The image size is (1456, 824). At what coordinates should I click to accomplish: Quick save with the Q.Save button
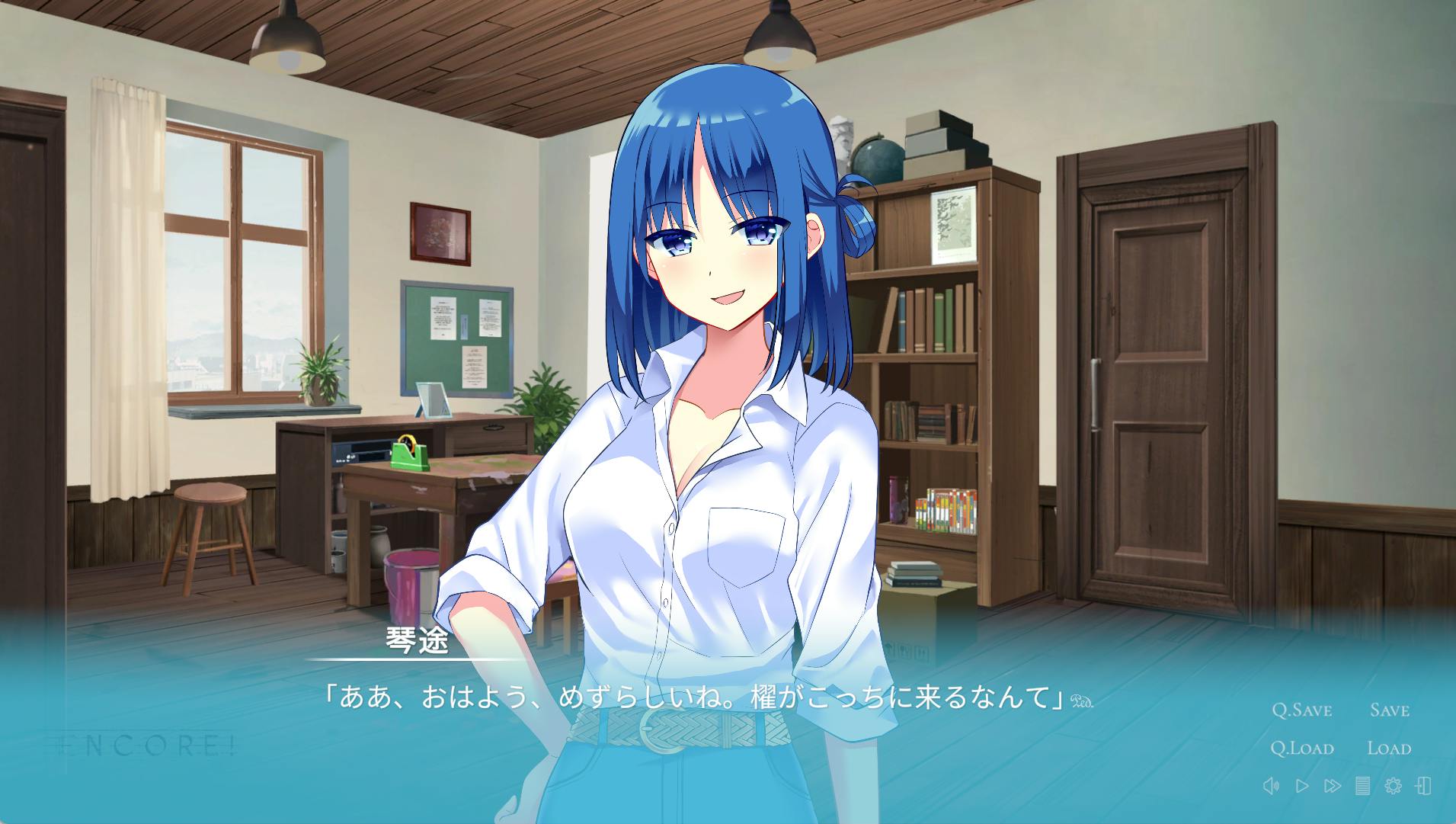[1301, 710]
